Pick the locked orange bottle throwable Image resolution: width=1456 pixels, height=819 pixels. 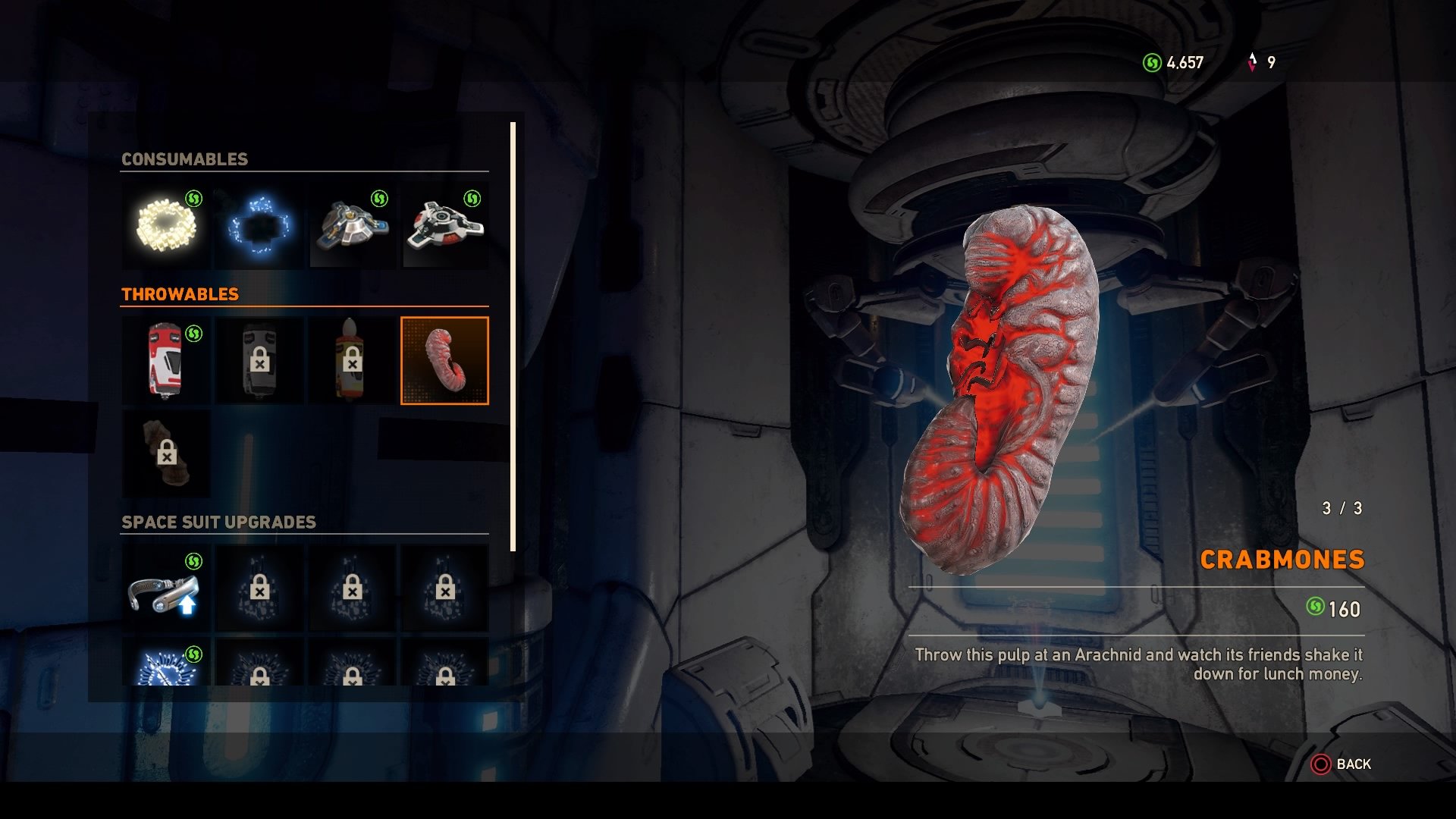352,361
